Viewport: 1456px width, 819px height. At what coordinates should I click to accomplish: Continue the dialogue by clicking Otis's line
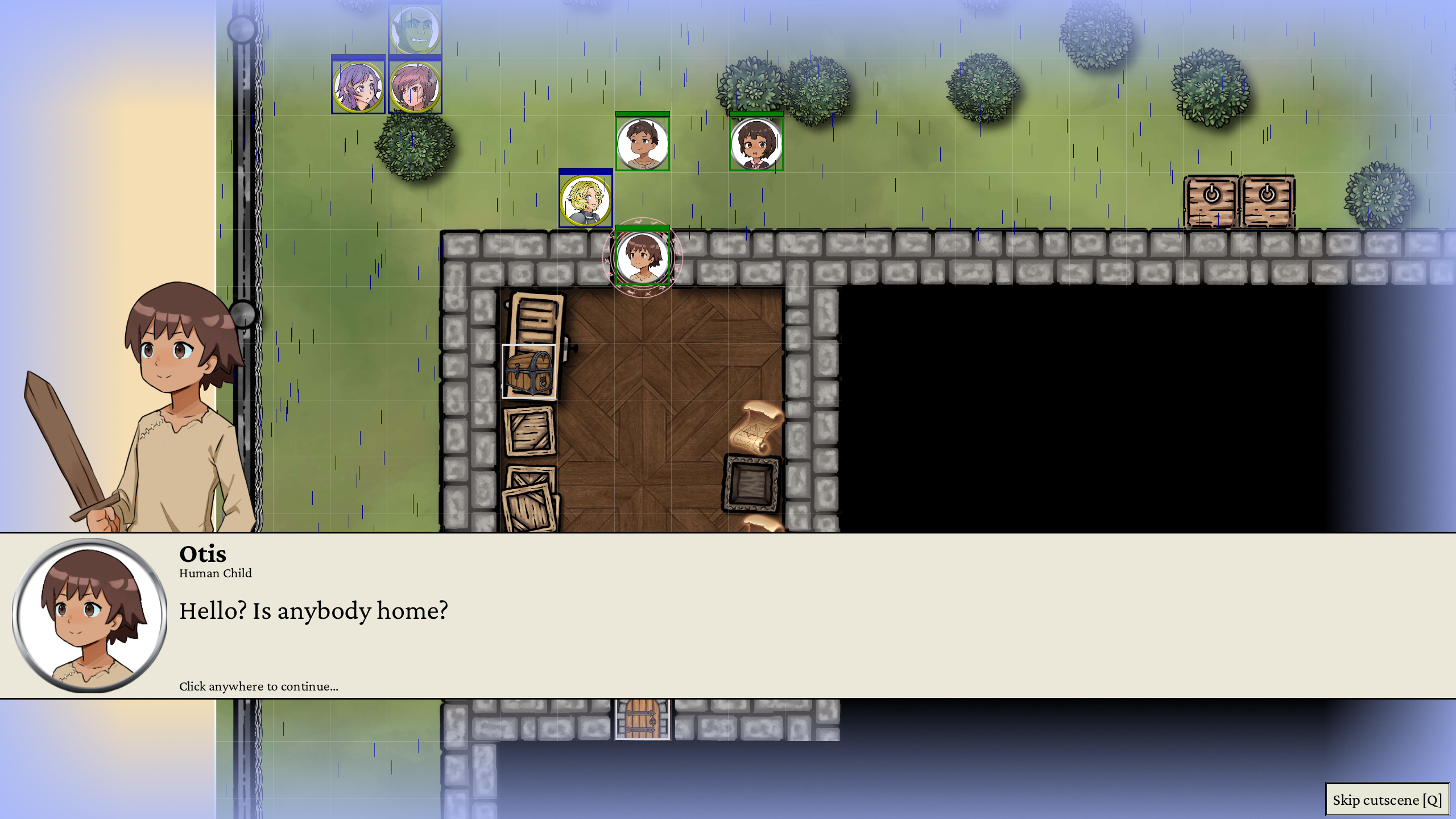click(x=313, y=611)
